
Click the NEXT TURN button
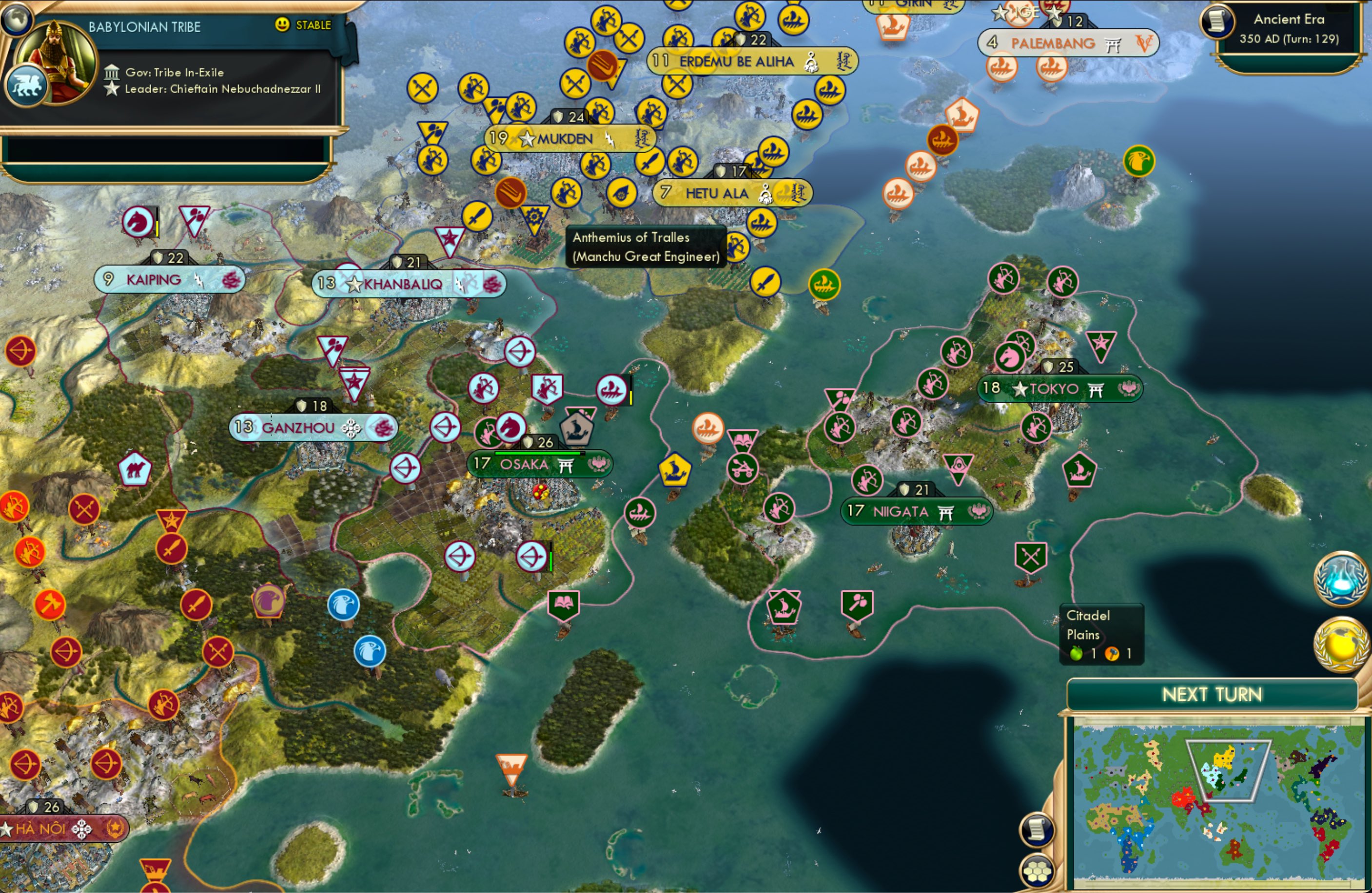pos(1213,695)
